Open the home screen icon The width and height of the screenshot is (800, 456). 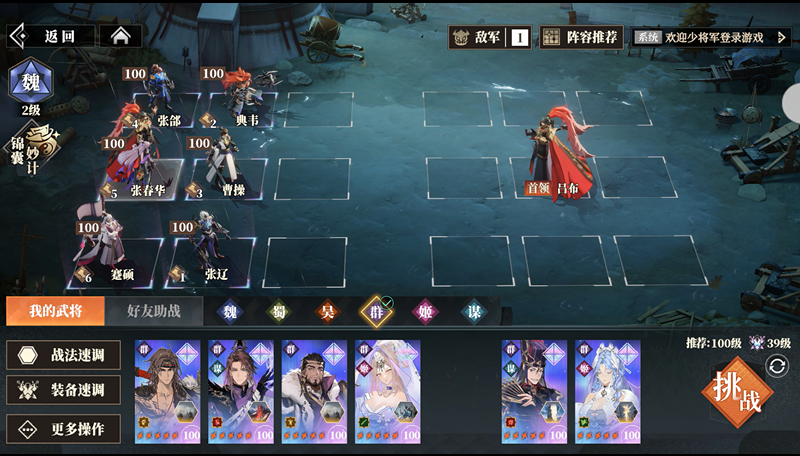(121, 36)
